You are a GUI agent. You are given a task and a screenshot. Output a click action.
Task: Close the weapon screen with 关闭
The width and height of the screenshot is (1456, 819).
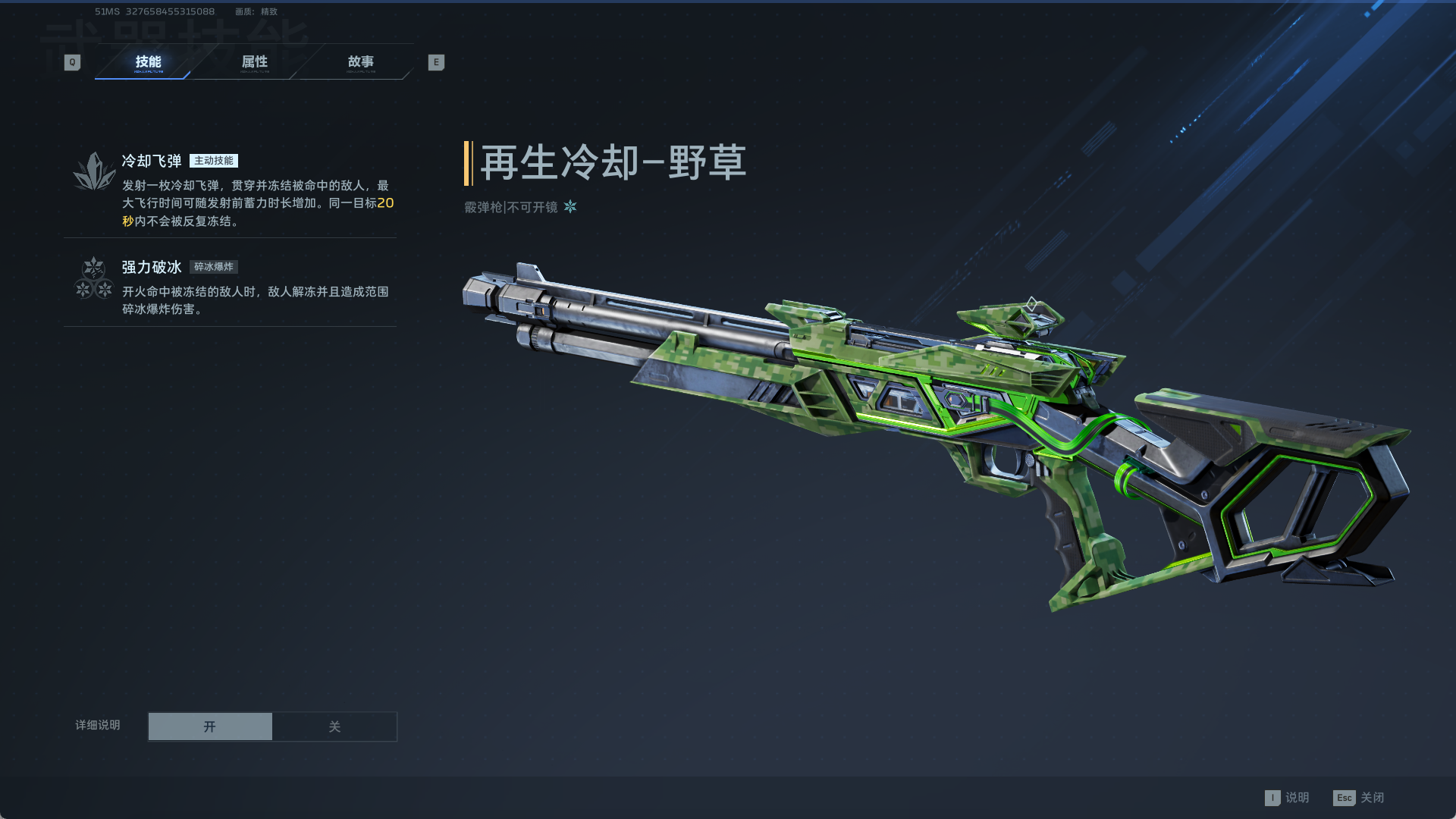1358,798
